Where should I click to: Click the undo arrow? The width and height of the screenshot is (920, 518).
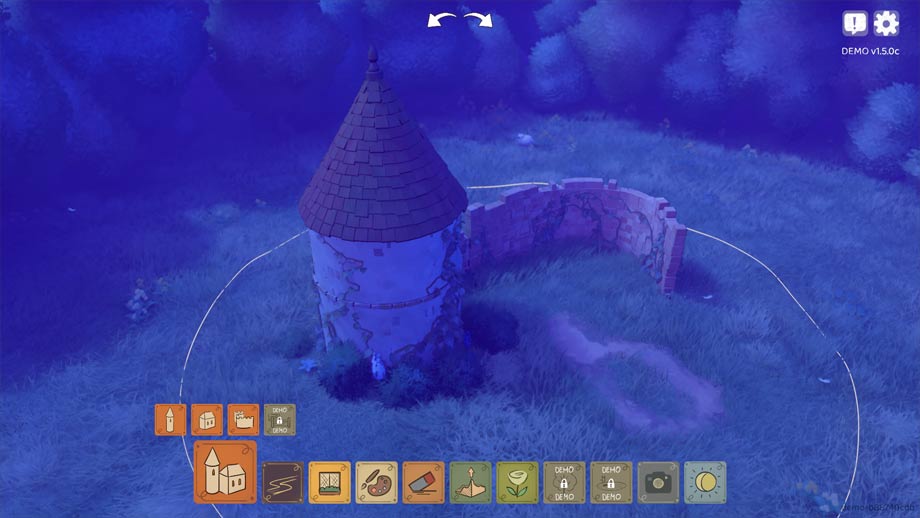tap(441, 20)
